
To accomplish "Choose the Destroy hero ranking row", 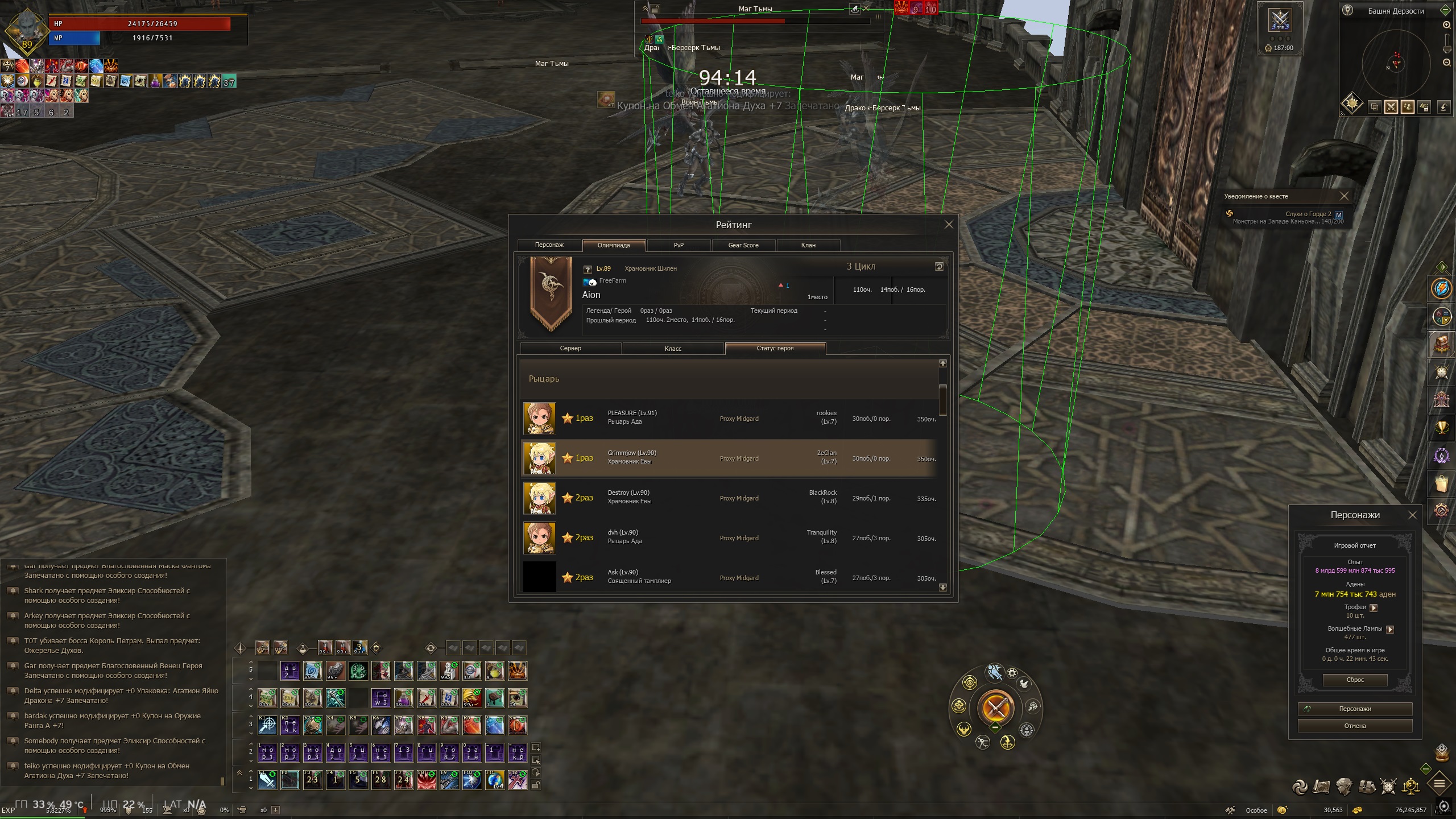I will coord(729,498).
